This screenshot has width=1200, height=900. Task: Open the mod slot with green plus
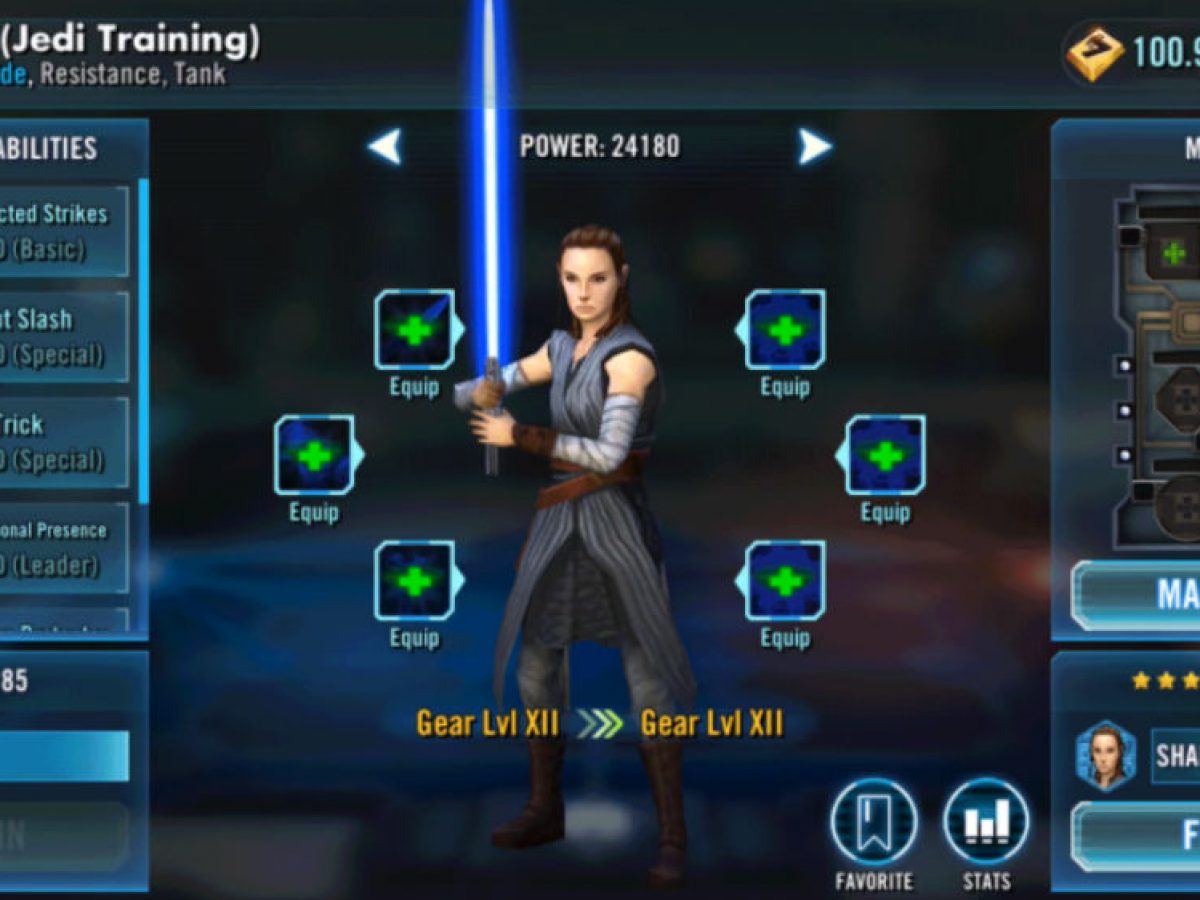pos(1173,252)
